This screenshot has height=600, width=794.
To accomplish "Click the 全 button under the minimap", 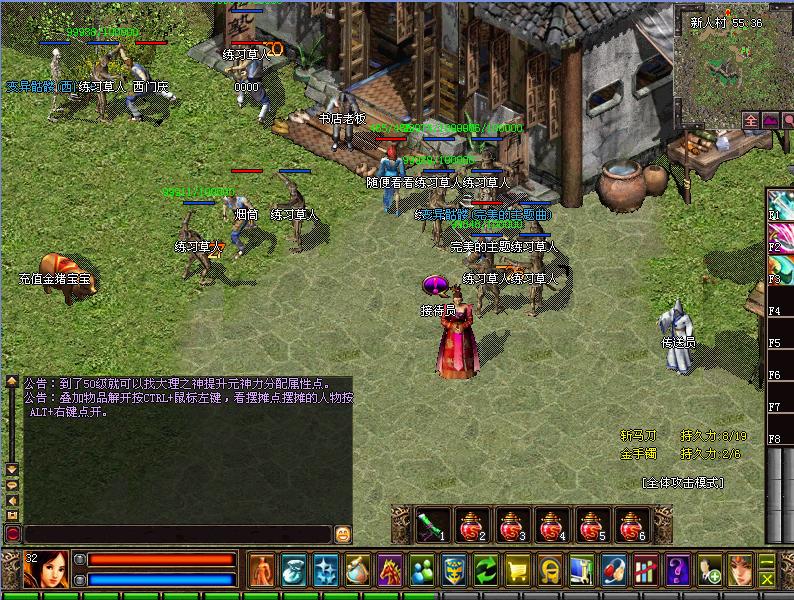I will point(751,120).
